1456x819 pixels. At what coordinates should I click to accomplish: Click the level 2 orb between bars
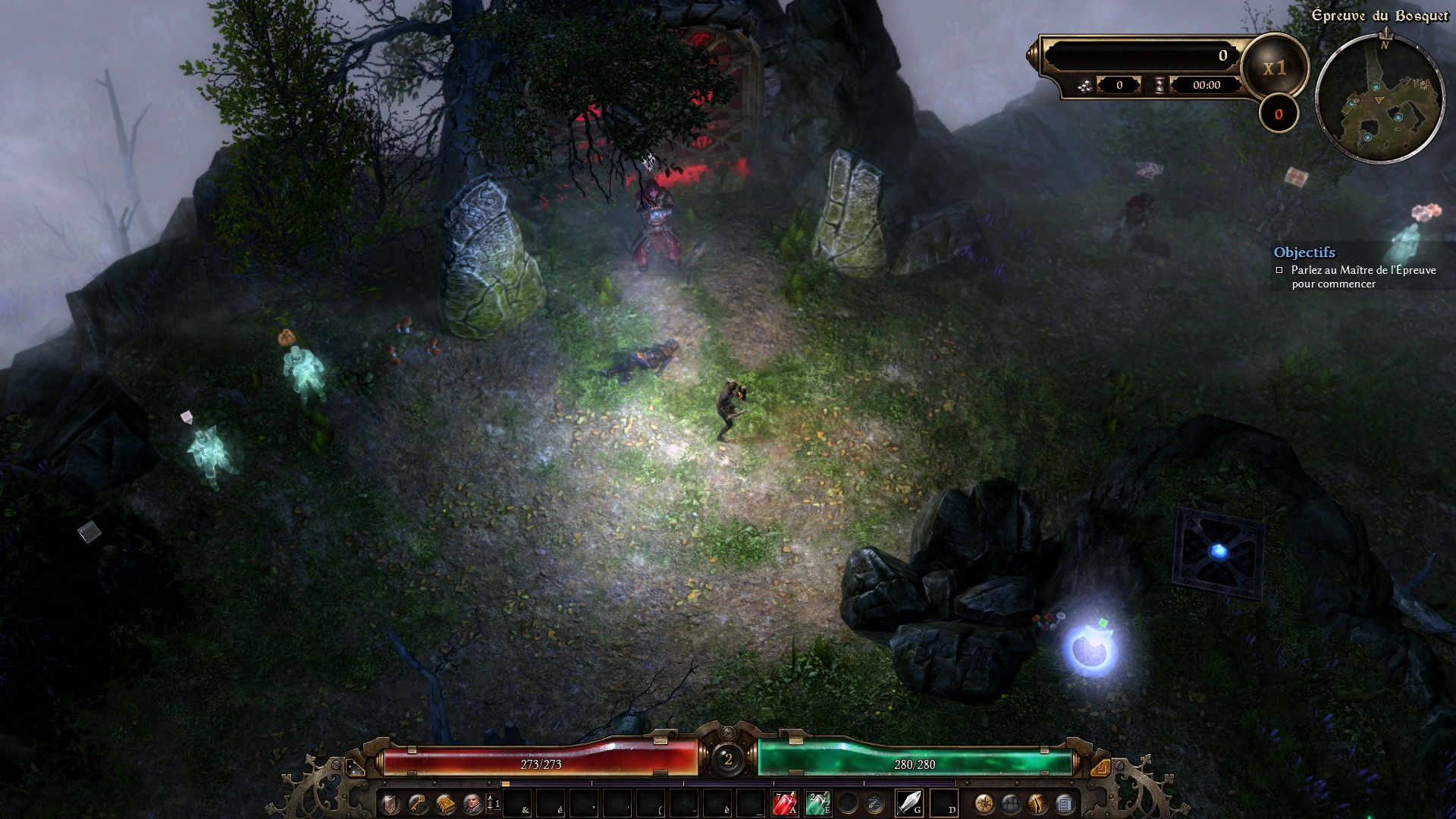pos(728,759)
